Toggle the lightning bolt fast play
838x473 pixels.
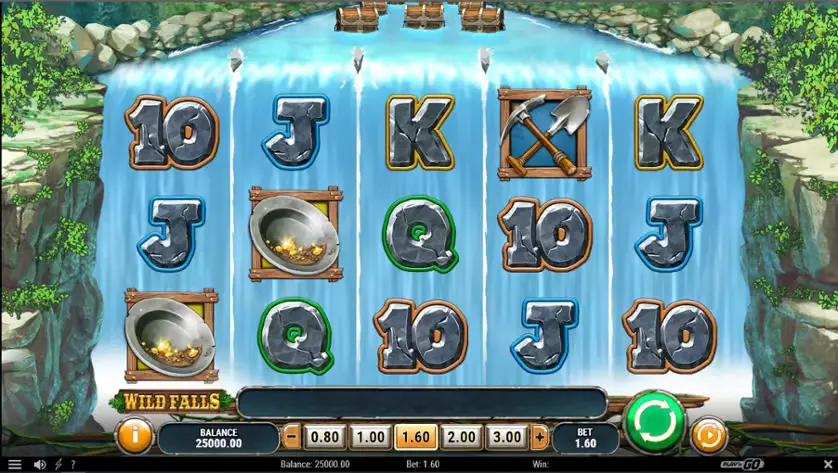[58, 465]
